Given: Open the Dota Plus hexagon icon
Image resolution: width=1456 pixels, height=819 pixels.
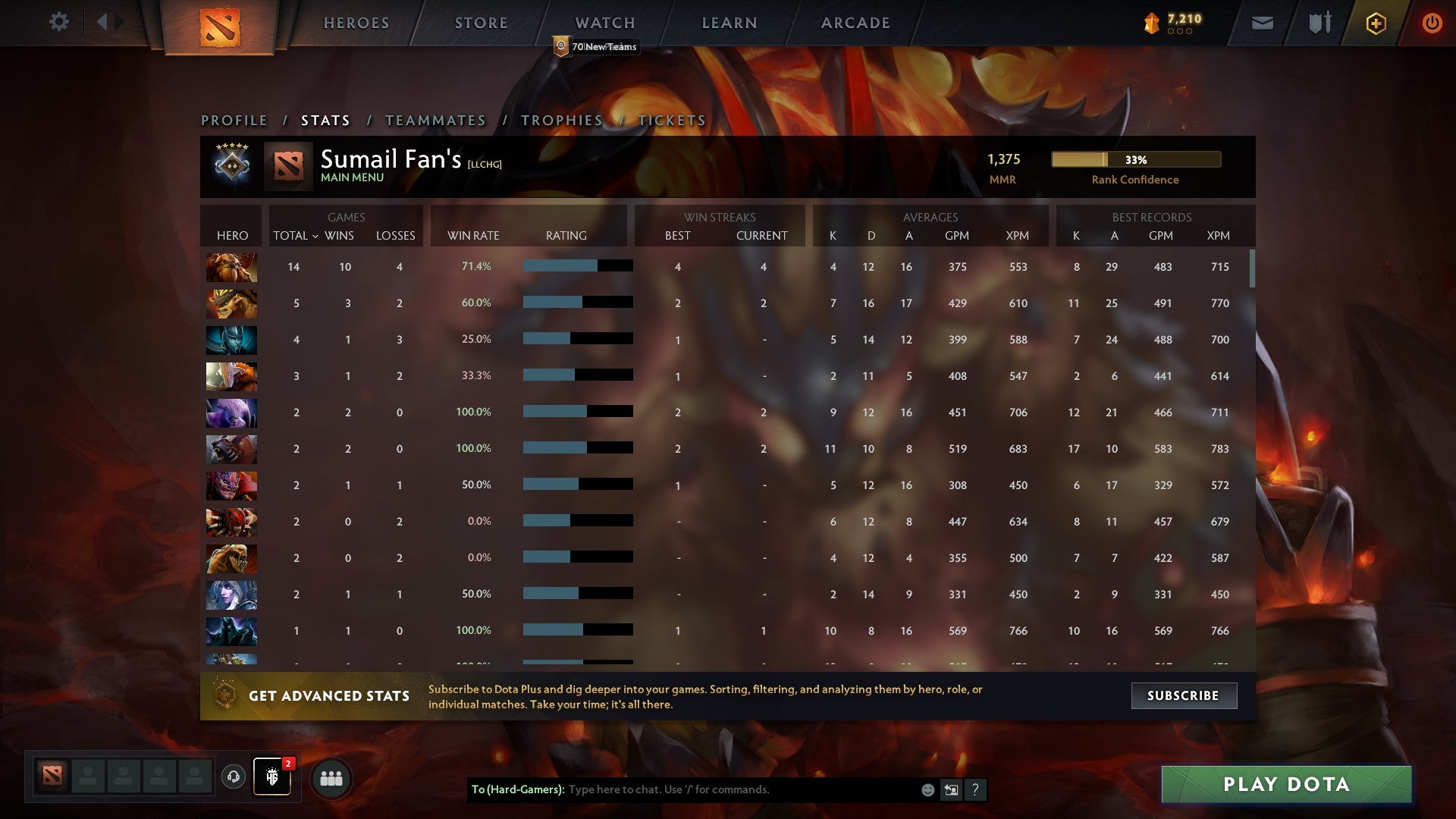Looking at the screenshot, I should tap(1376, 23).
